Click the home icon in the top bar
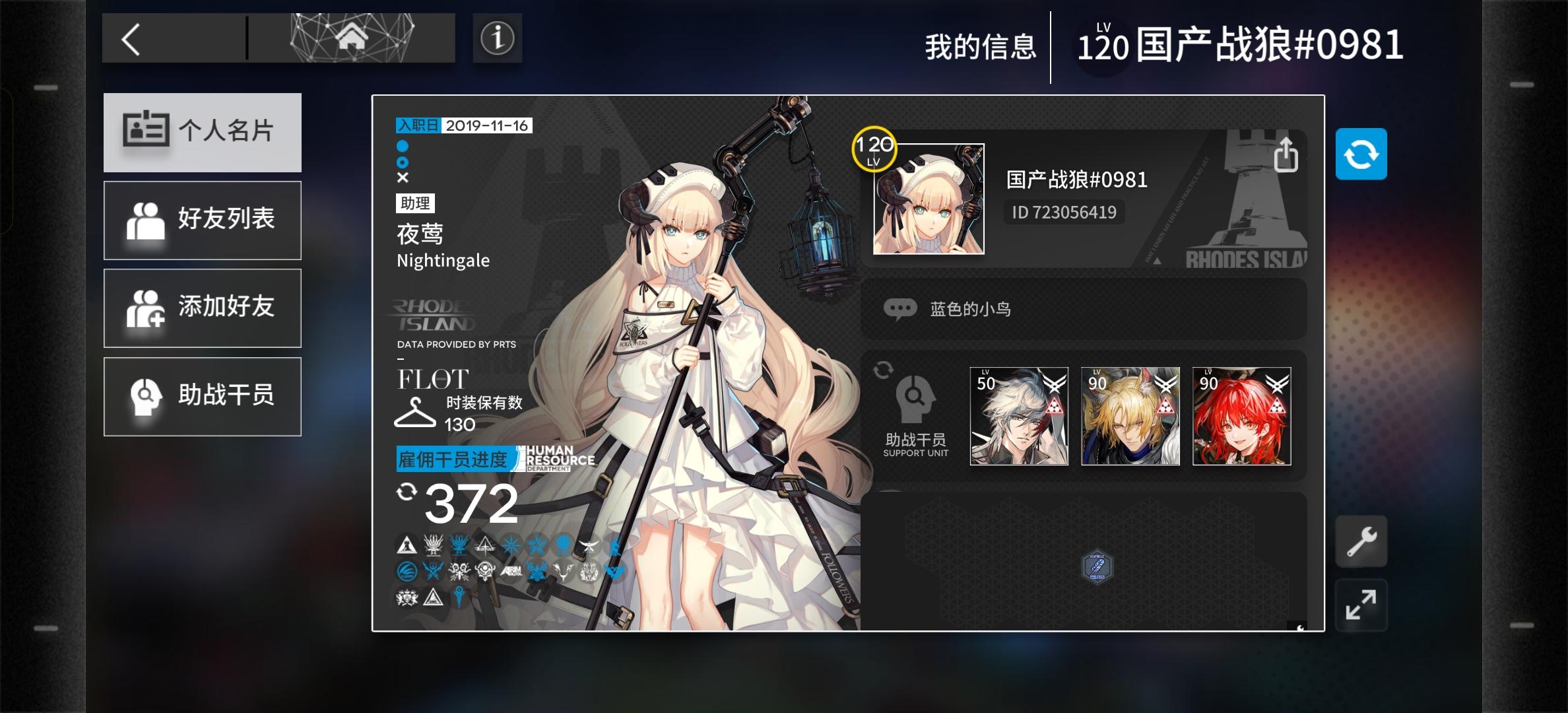The image size is (1568, 713). click(353, 38)
